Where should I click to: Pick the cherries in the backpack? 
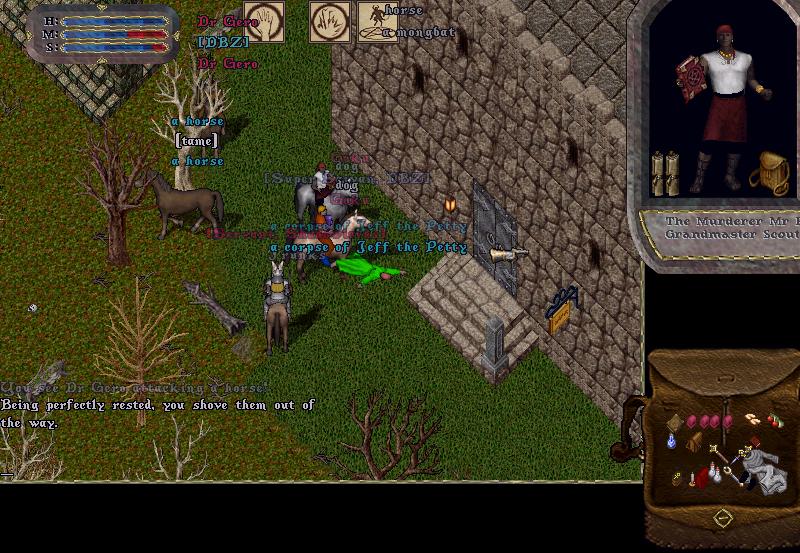pos(774,421)
